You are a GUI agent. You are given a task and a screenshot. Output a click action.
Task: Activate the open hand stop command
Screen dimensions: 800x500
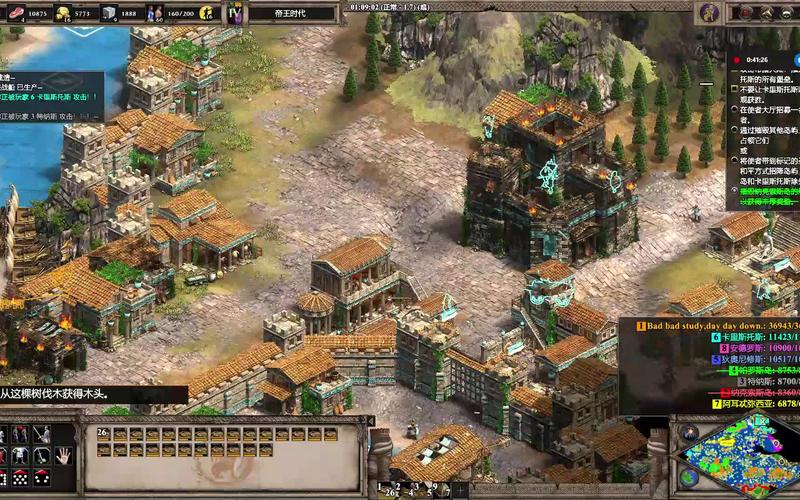[63, 455]
